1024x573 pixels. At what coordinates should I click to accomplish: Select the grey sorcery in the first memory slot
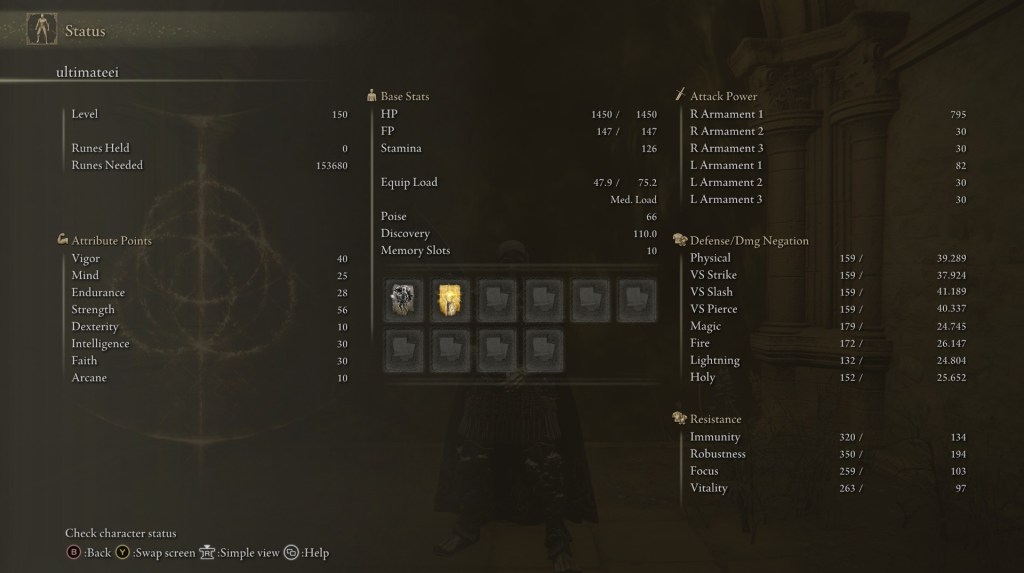tap(403, 299)
